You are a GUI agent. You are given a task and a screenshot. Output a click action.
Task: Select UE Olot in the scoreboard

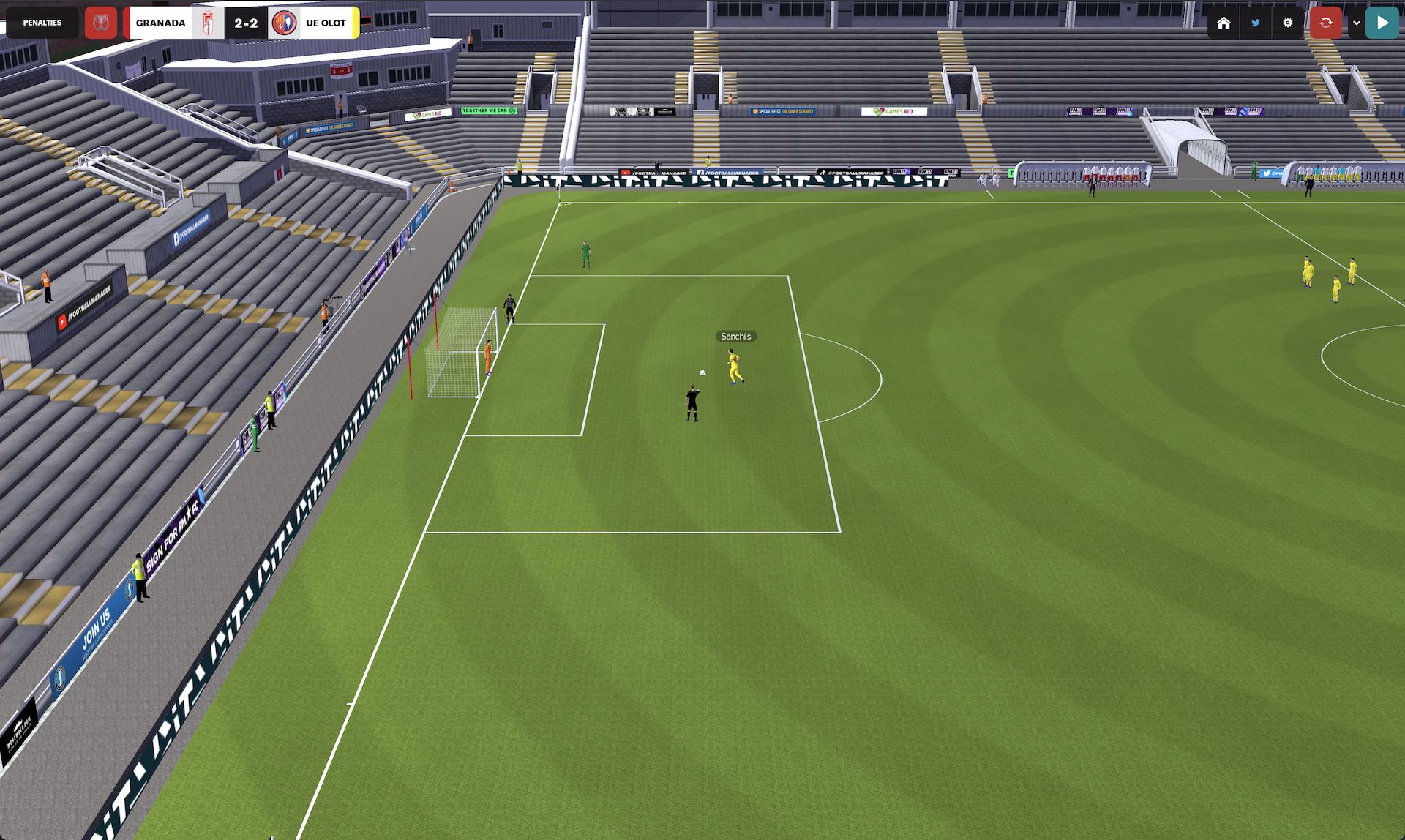click(326, 23)
